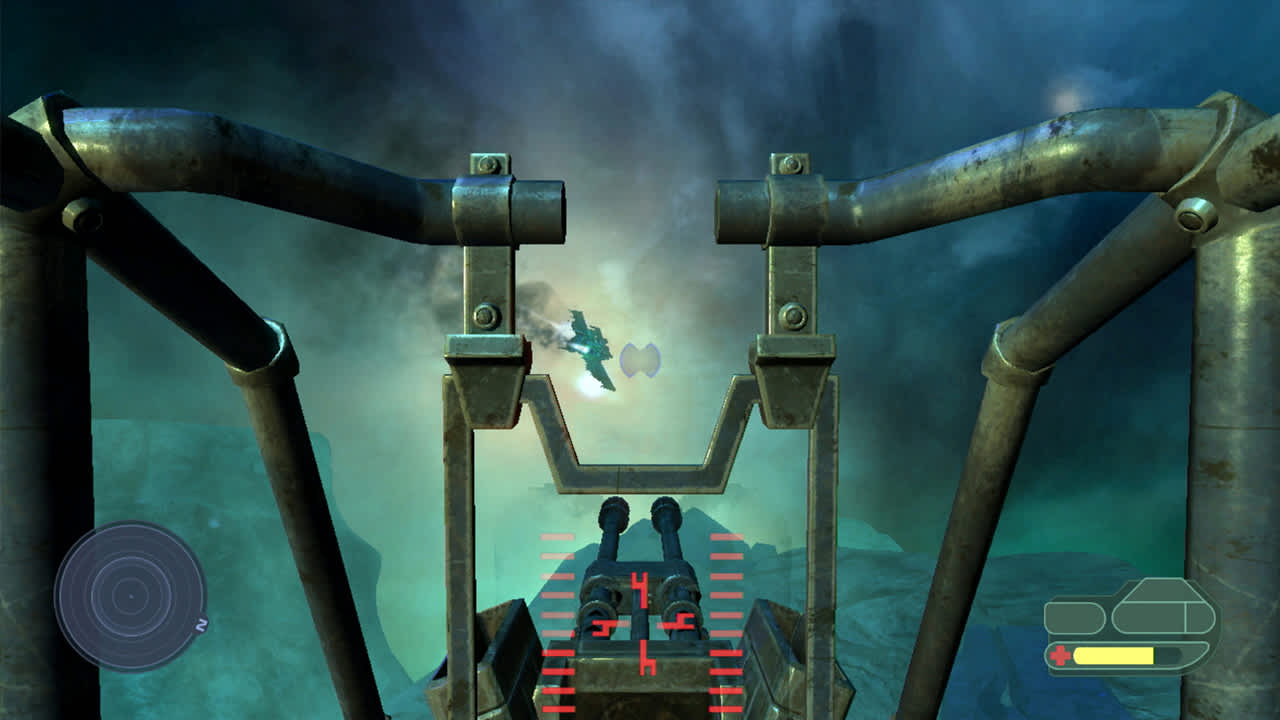Select the radar minimap center dot
The image size is (1280, 720).
[x=131, y=597]
